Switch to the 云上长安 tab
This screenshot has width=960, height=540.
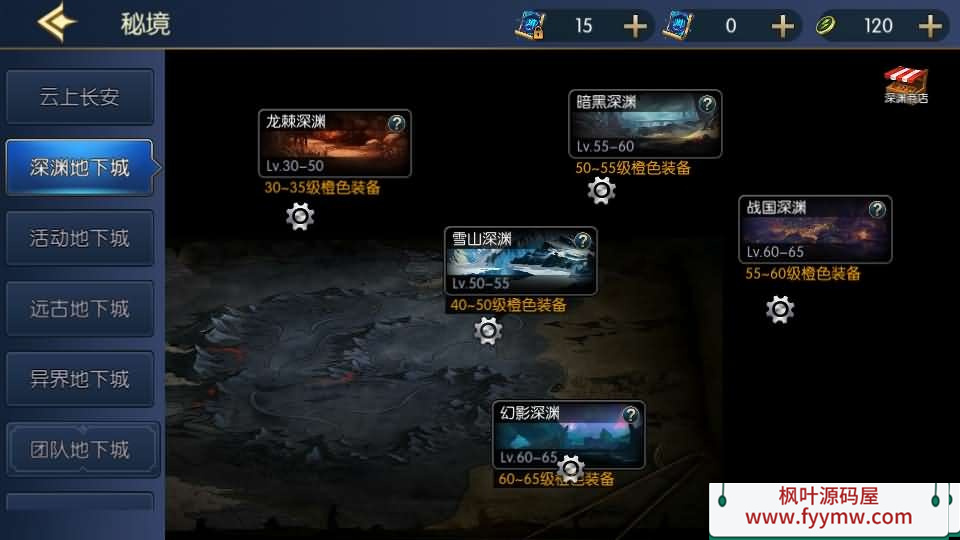(80, 97)
